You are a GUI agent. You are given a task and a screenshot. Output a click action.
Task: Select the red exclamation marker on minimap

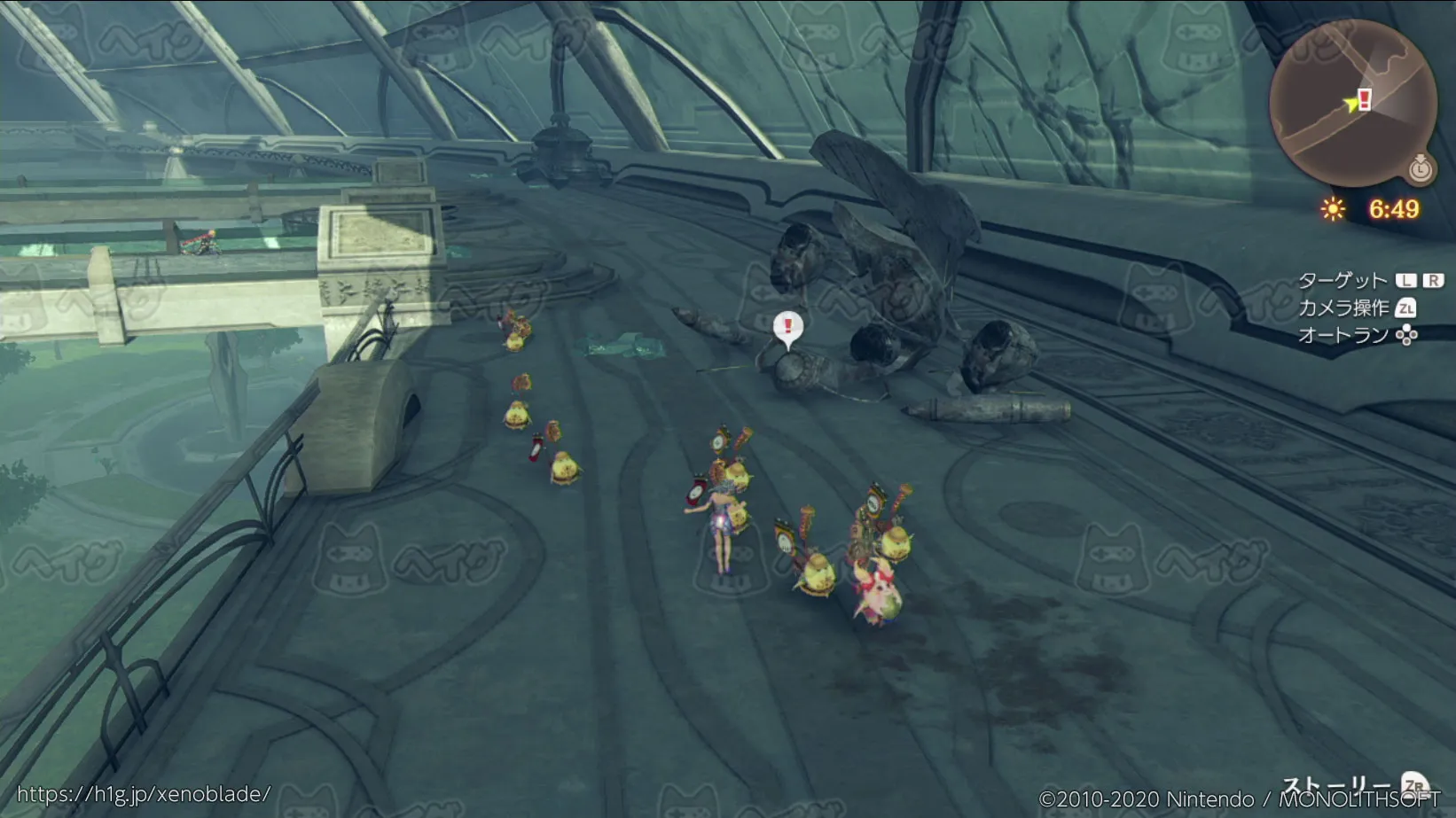click(x=1365, y=98)
